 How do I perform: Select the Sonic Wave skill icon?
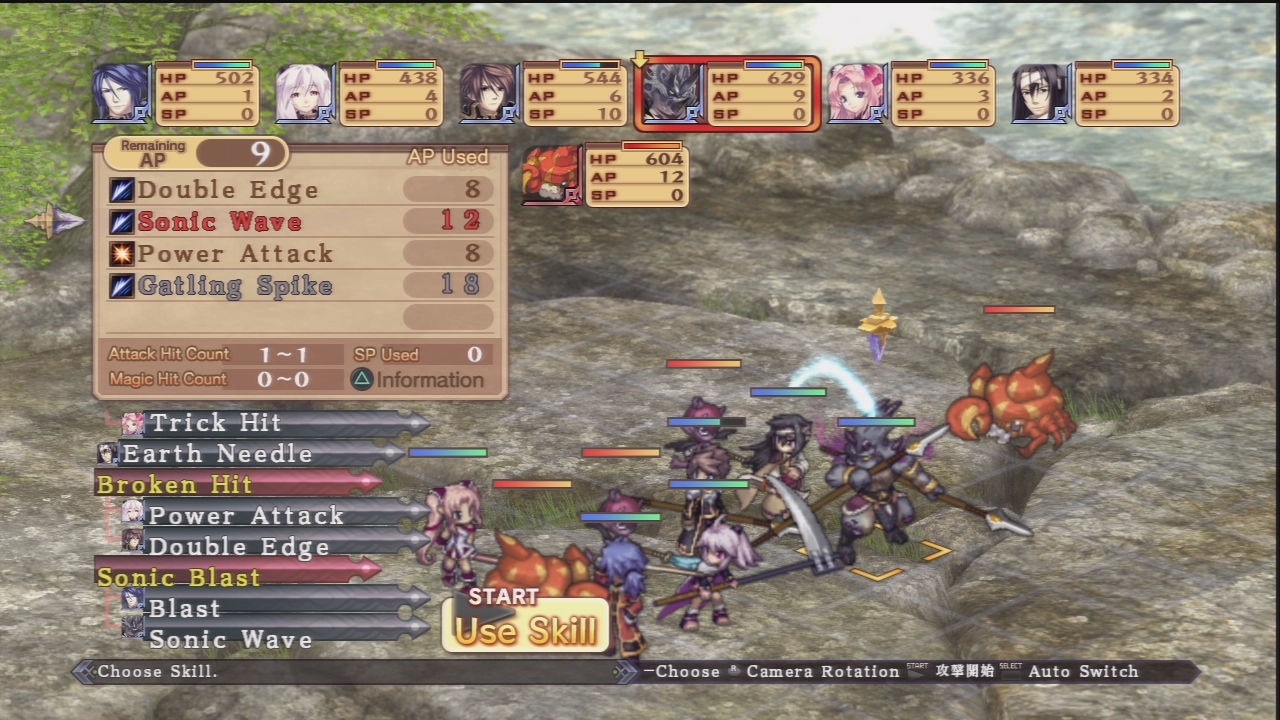[x=119, y=221]
